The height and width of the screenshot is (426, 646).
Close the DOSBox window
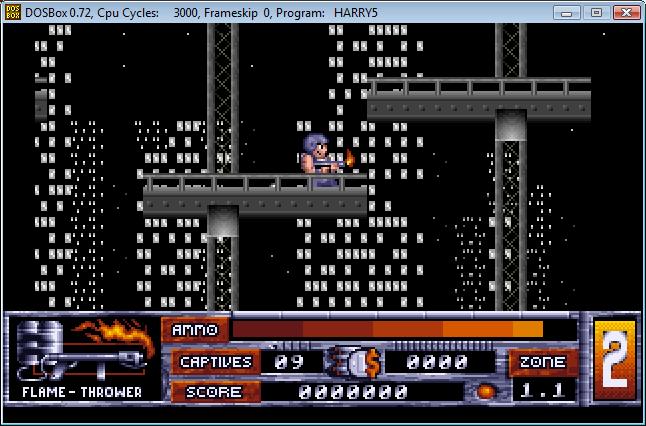(625, 11)
